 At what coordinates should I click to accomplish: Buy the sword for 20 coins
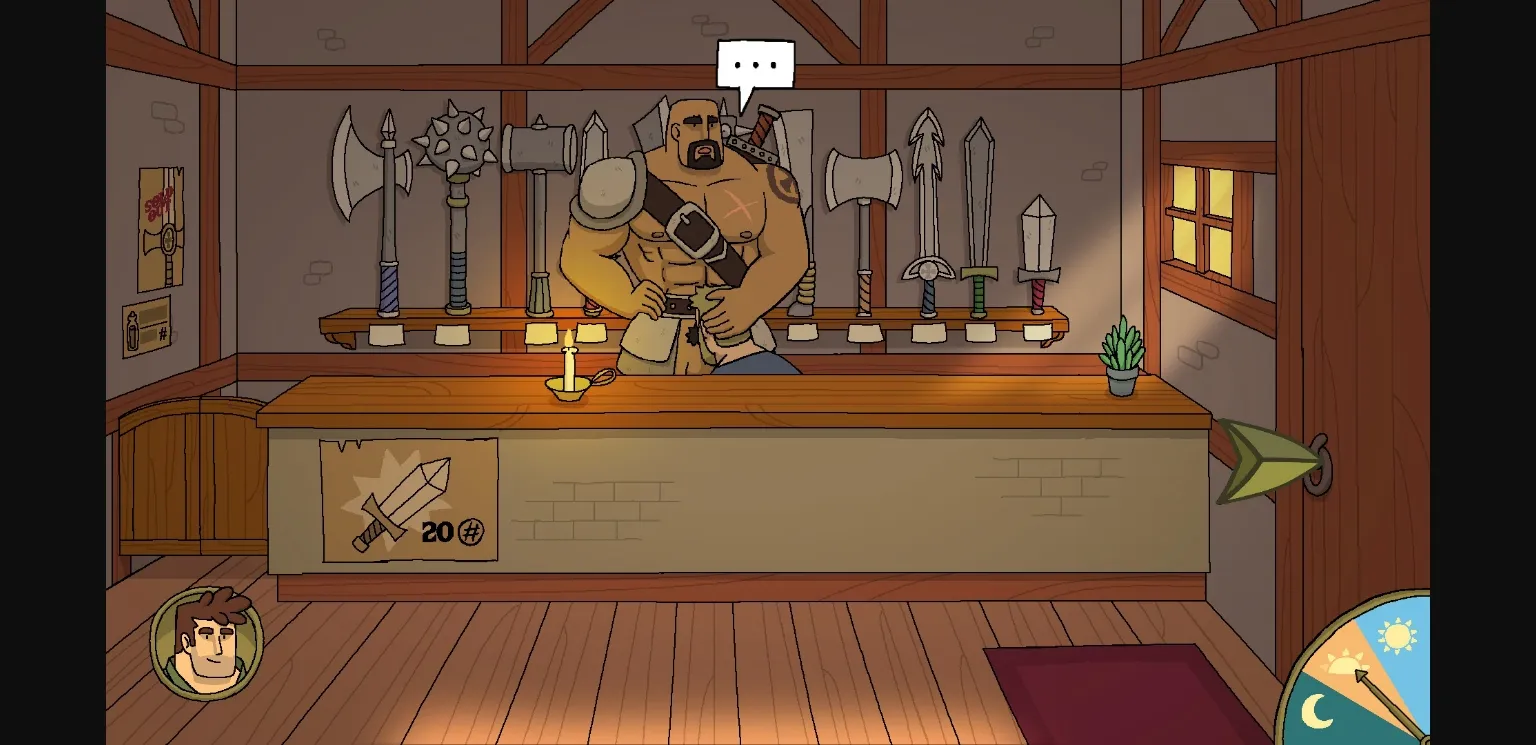[408, 495]
